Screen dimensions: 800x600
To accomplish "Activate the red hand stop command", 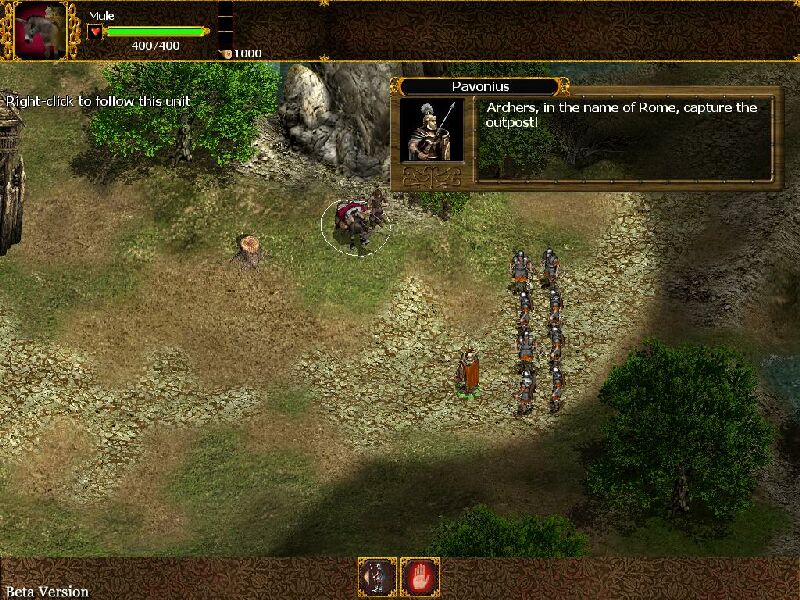I will point(421,577).
